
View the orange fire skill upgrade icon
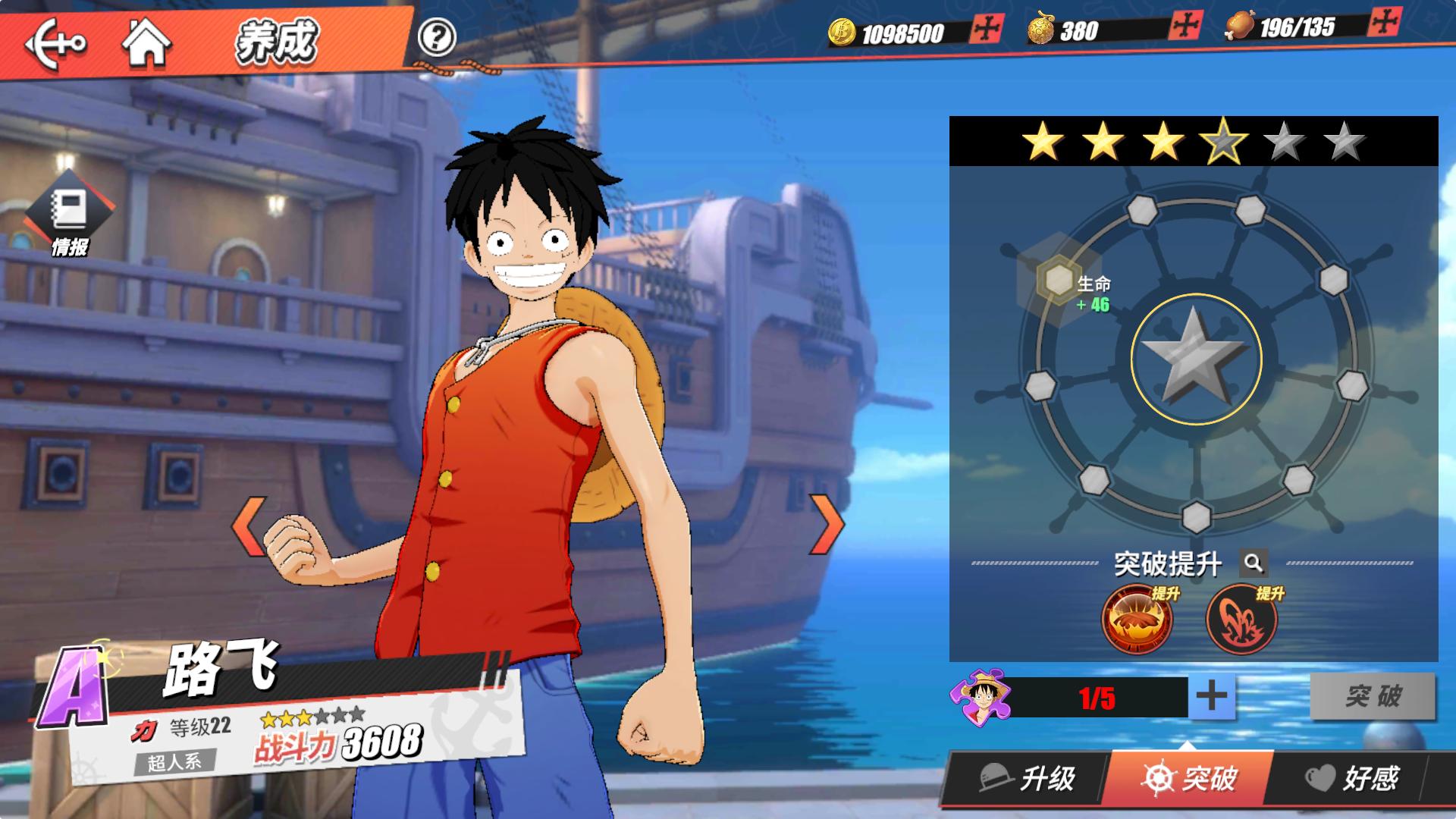pyautogui.click(x=1136, y=620)
